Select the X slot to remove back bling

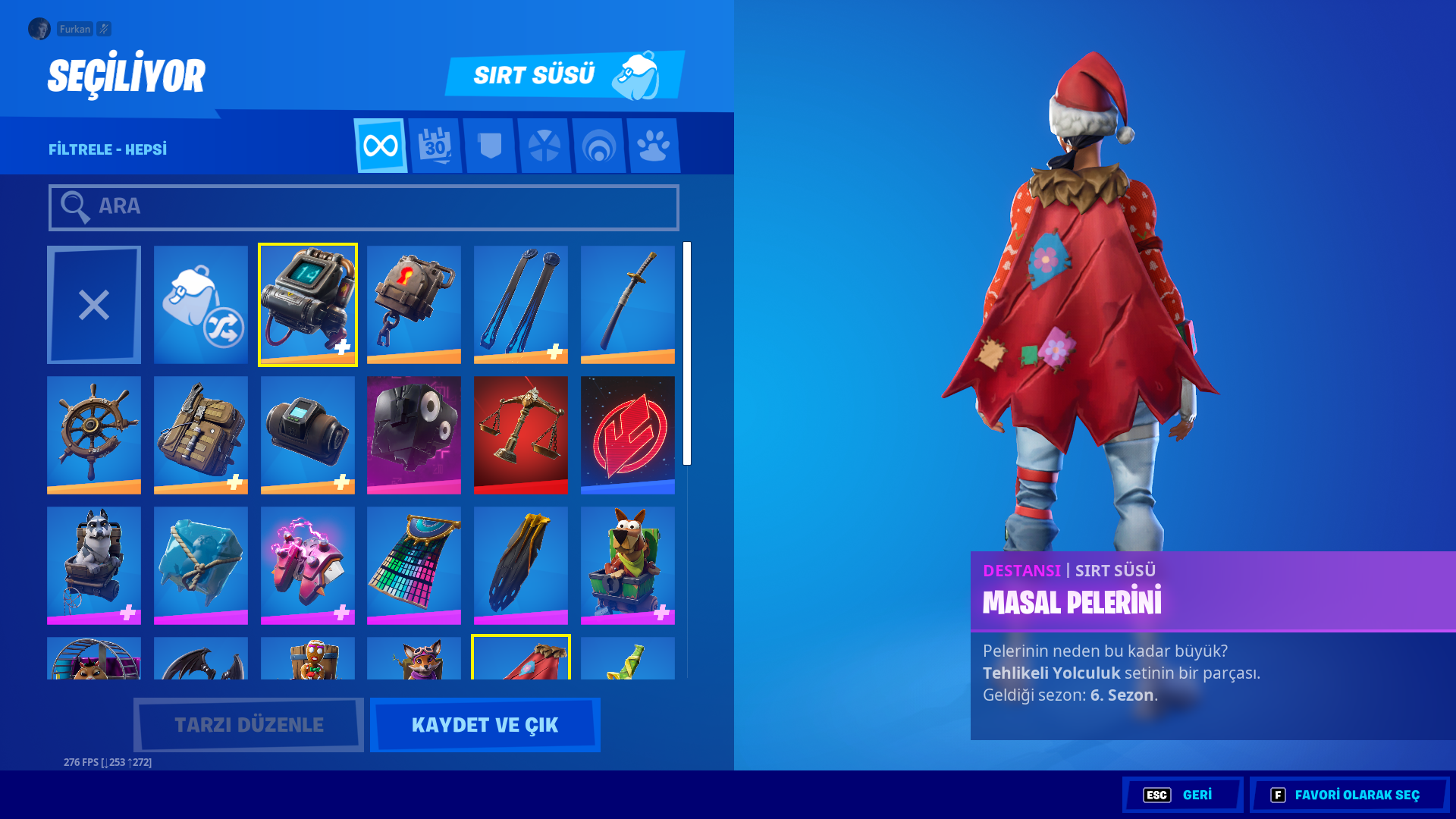pos(93,303)
